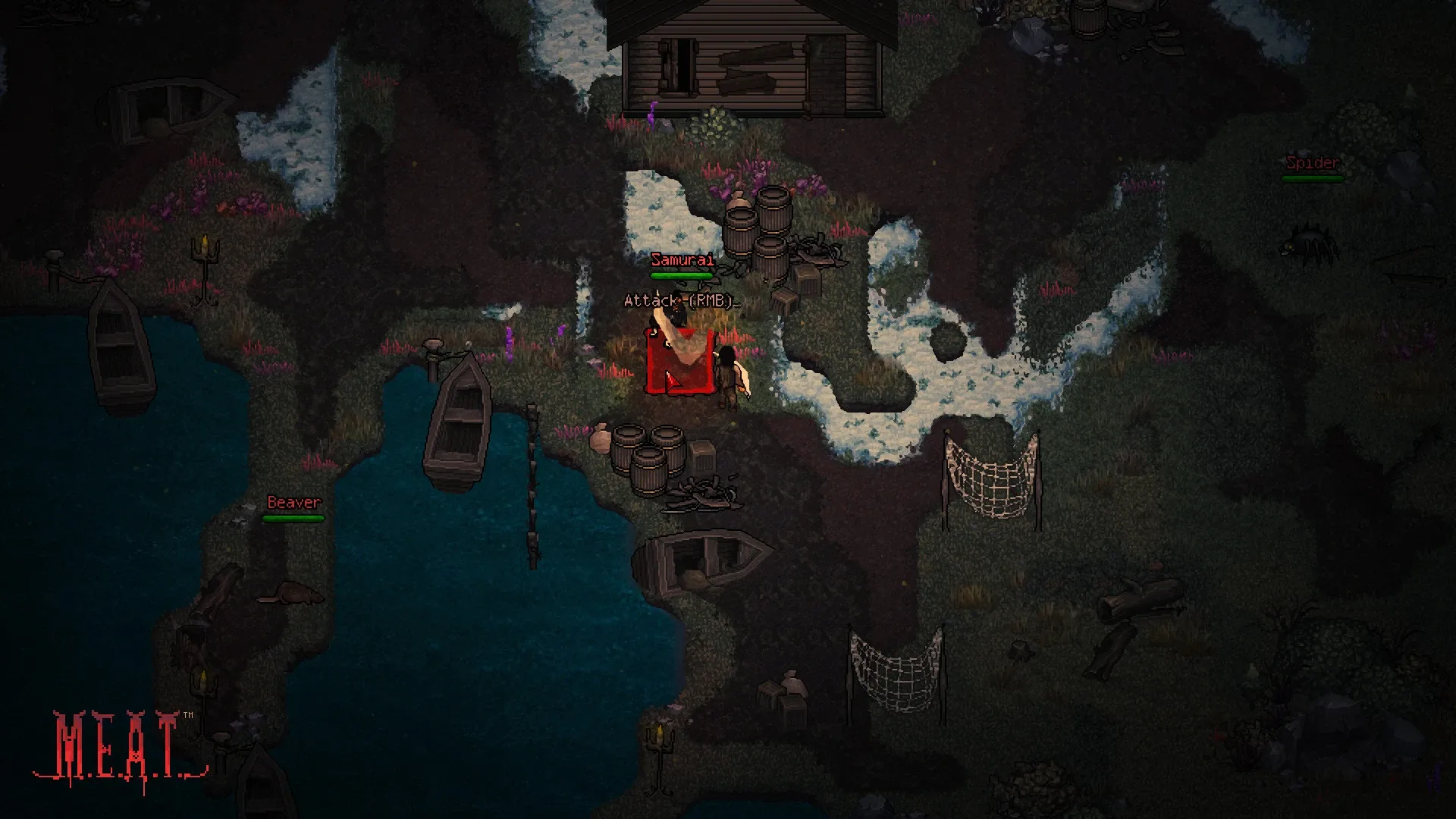The image size is (1456, 819).
Task: Click the Samurai green health bar
Action: (681, 275)
